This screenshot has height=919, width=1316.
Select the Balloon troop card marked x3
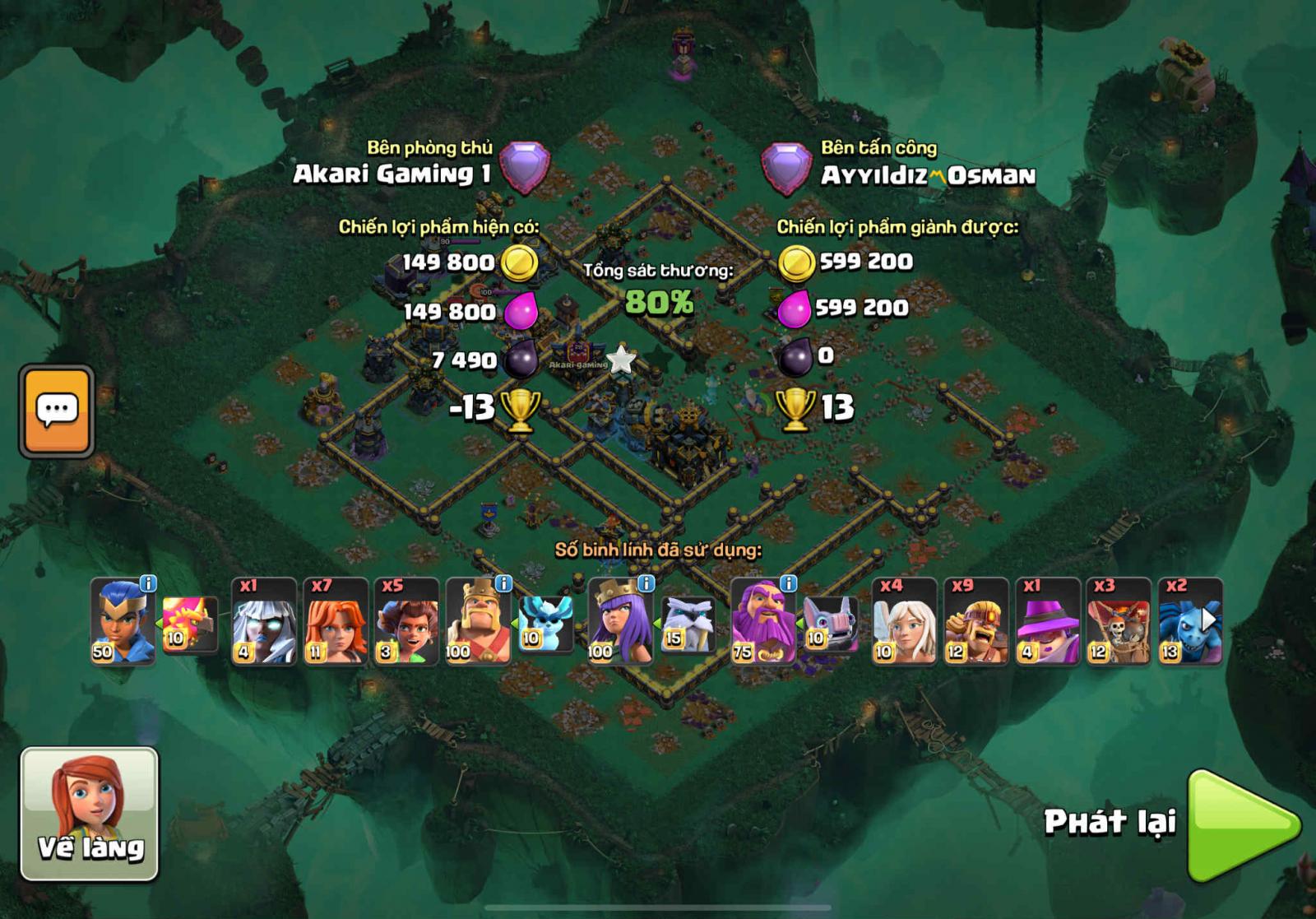click(1118, 621)
